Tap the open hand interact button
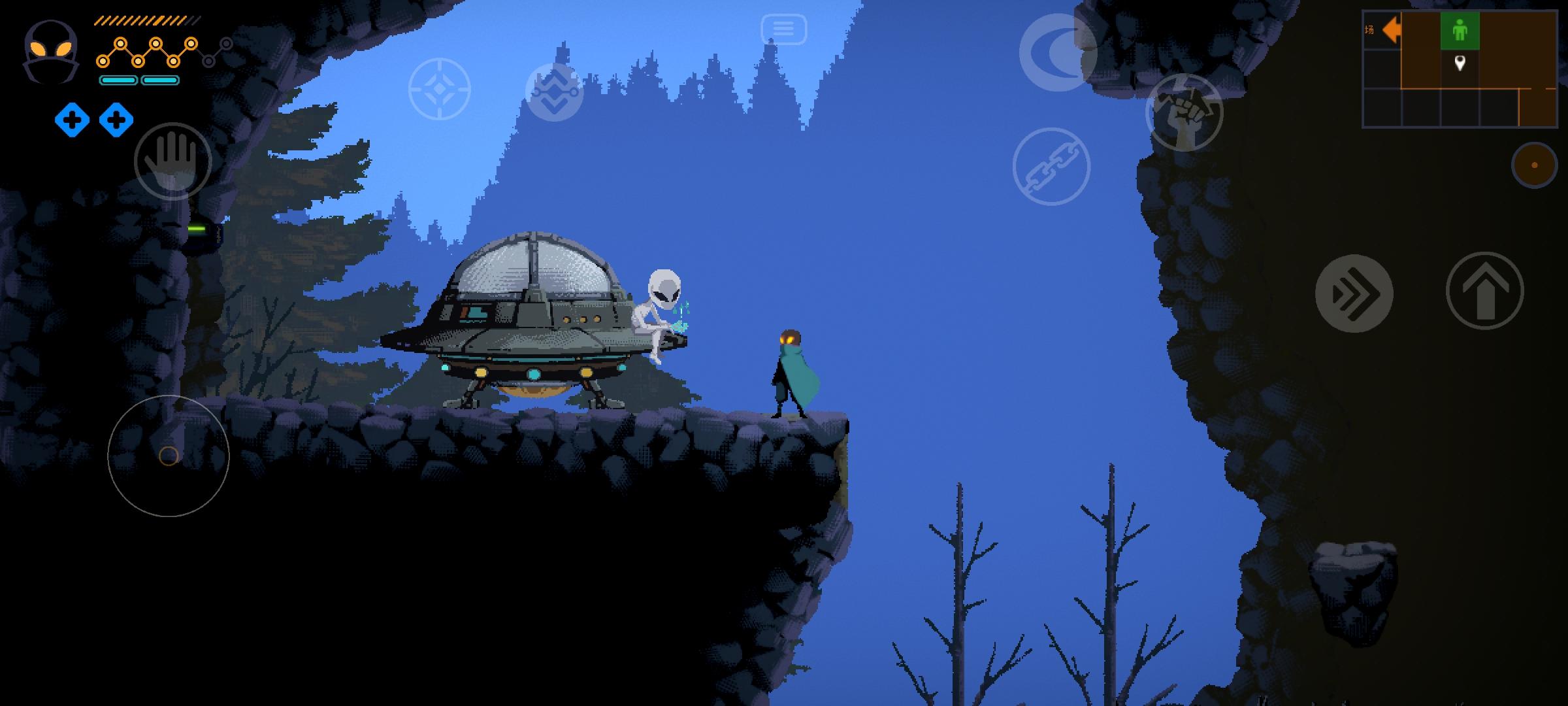The height and width of the screenshot is (706, 1568). coord(172,161)
